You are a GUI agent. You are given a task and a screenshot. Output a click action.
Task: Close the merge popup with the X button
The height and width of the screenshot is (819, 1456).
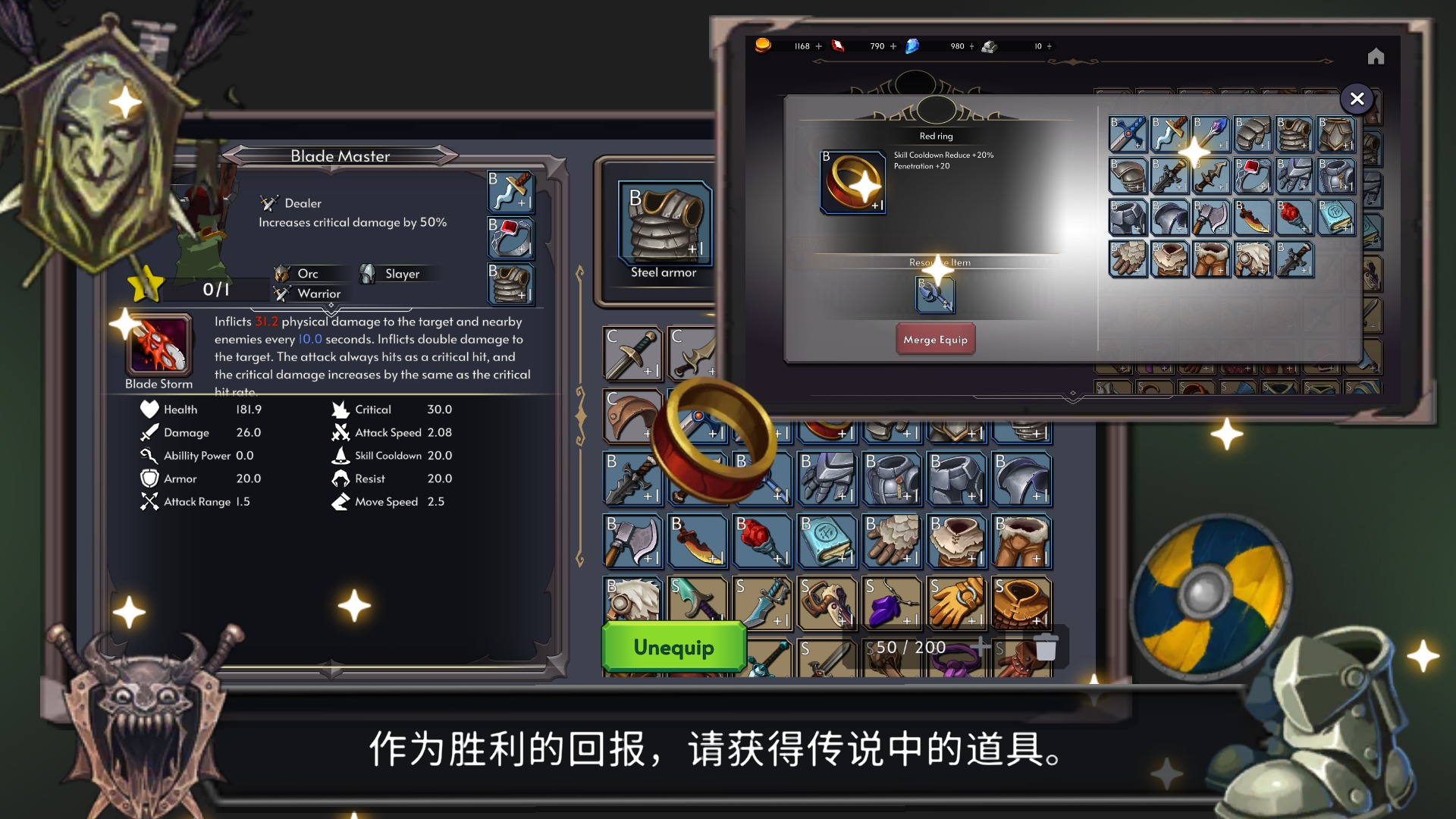tap(1357, 99)
